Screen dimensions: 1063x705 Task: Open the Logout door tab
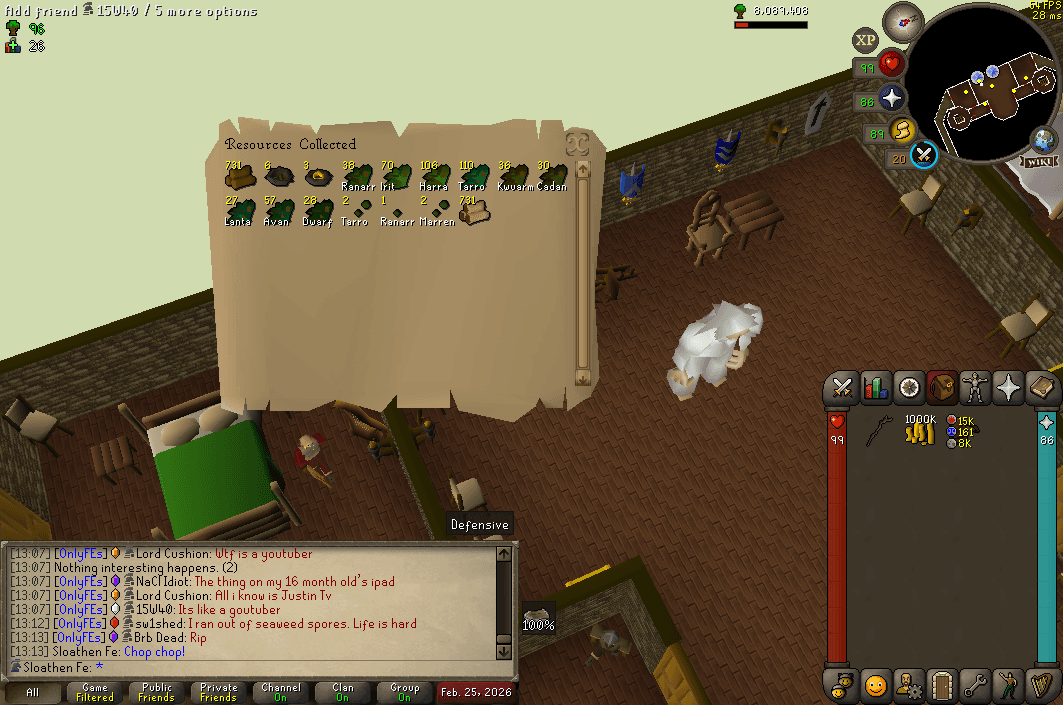pos(942,686)
